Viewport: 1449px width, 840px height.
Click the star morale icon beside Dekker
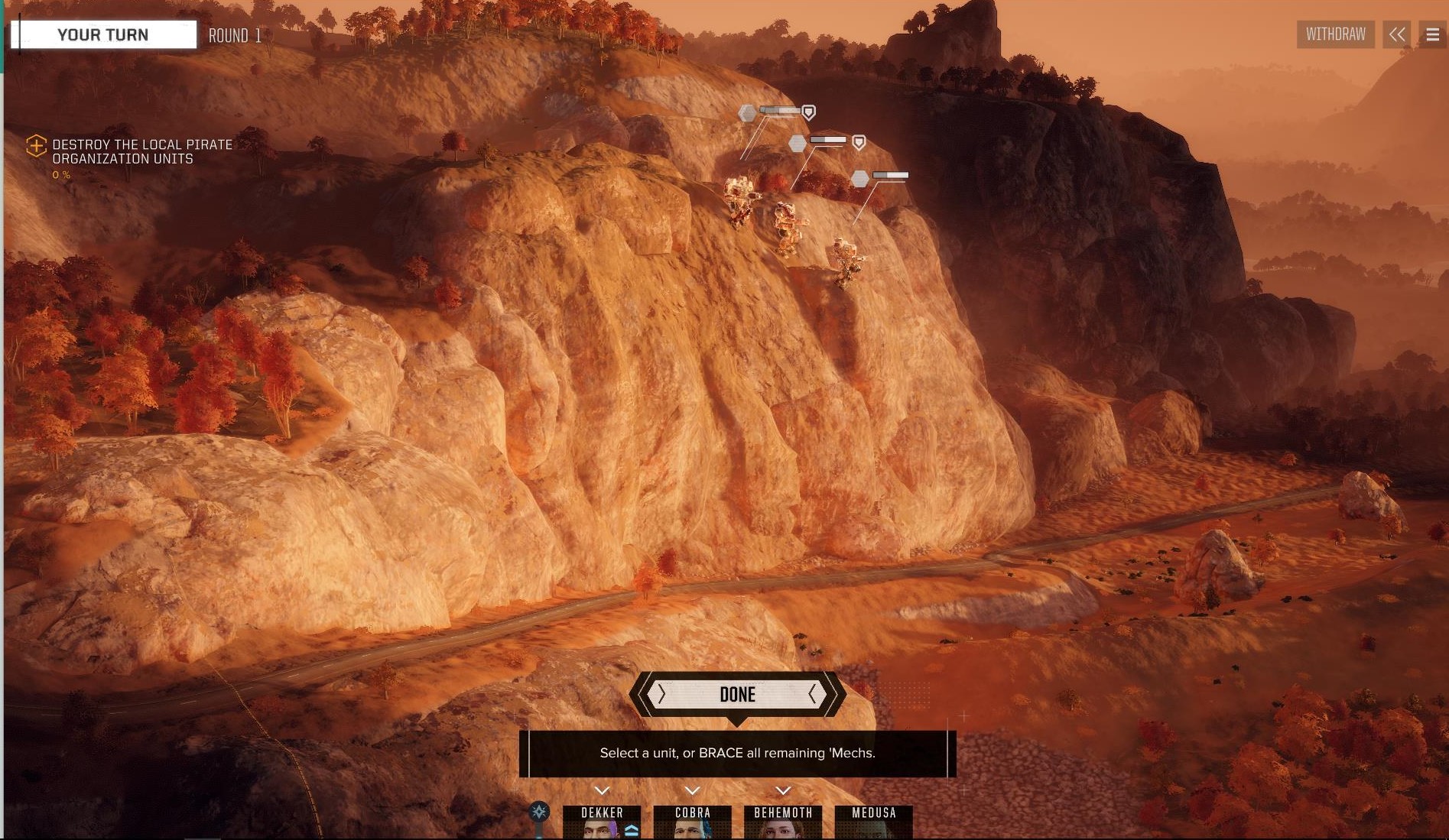pos(539,811)
